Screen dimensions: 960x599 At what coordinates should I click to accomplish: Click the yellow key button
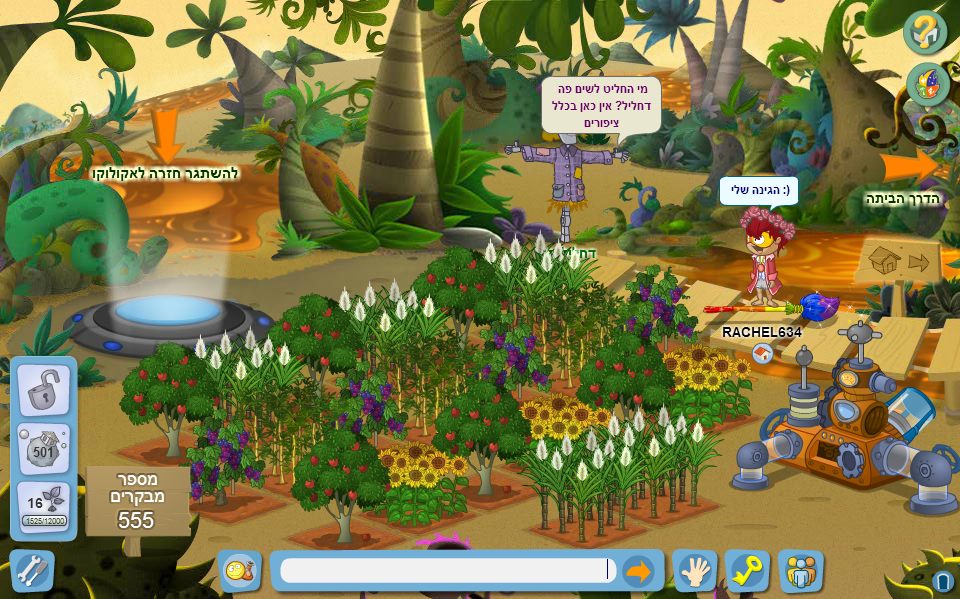tap(746, 571)
